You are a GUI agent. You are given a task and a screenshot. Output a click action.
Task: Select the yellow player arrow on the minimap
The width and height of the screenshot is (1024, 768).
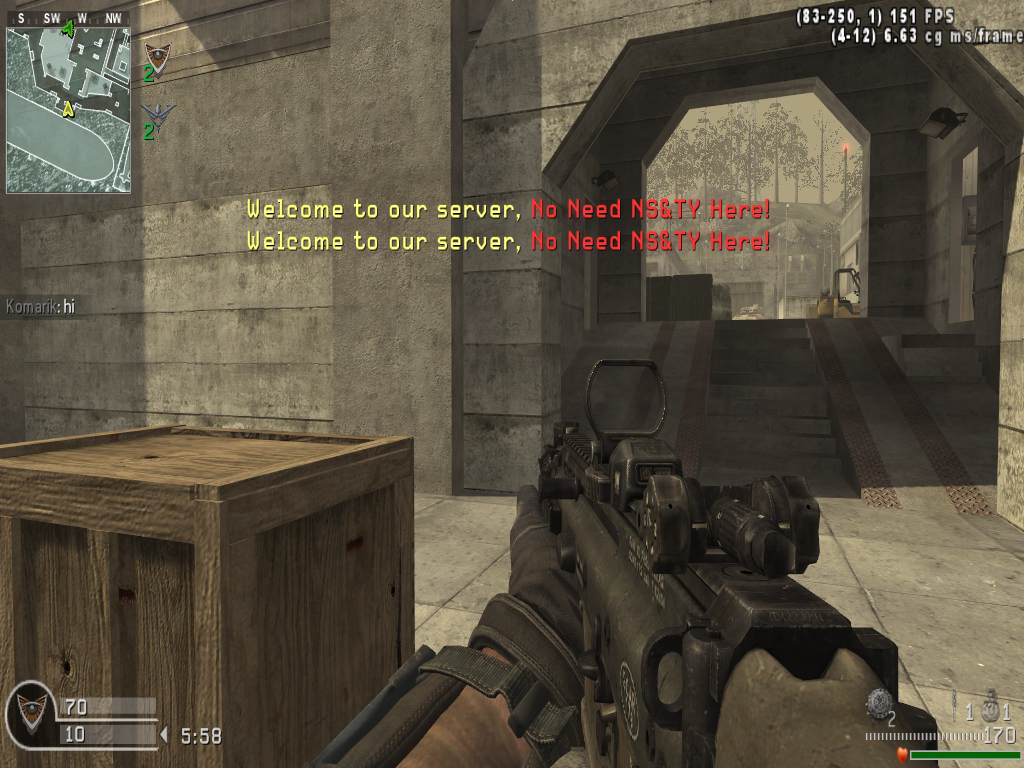tap(68, 109)
